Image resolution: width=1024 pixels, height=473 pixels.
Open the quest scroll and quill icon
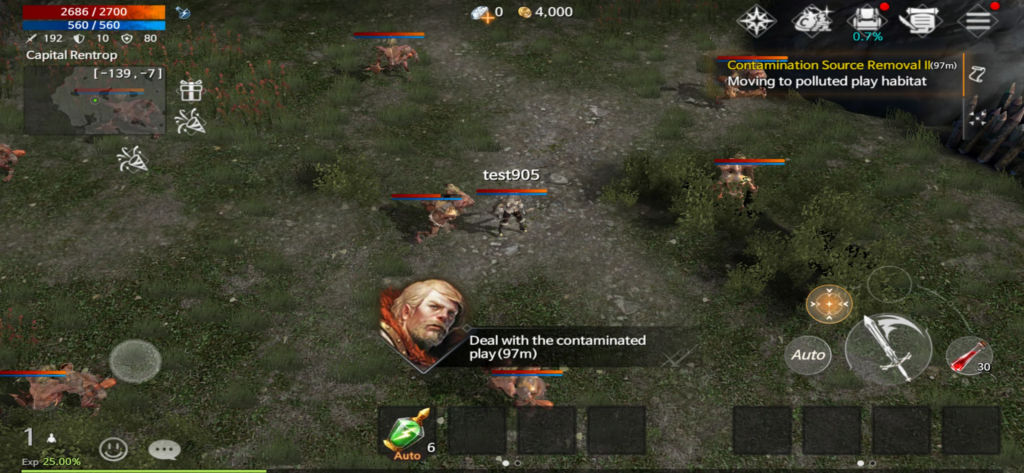(x=921, y=19)
